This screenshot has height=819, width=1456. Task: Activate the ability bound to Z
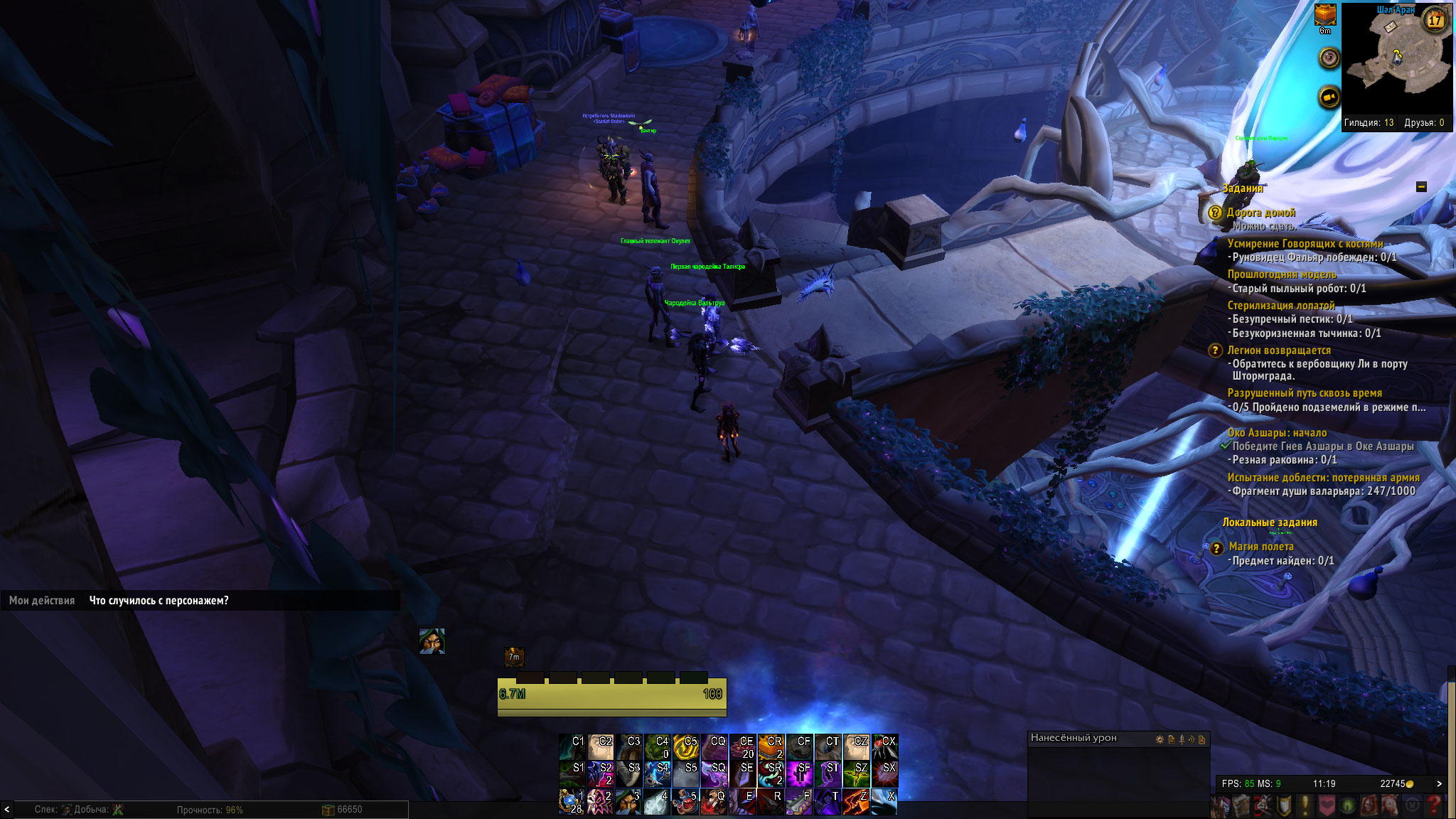[855, 802]
